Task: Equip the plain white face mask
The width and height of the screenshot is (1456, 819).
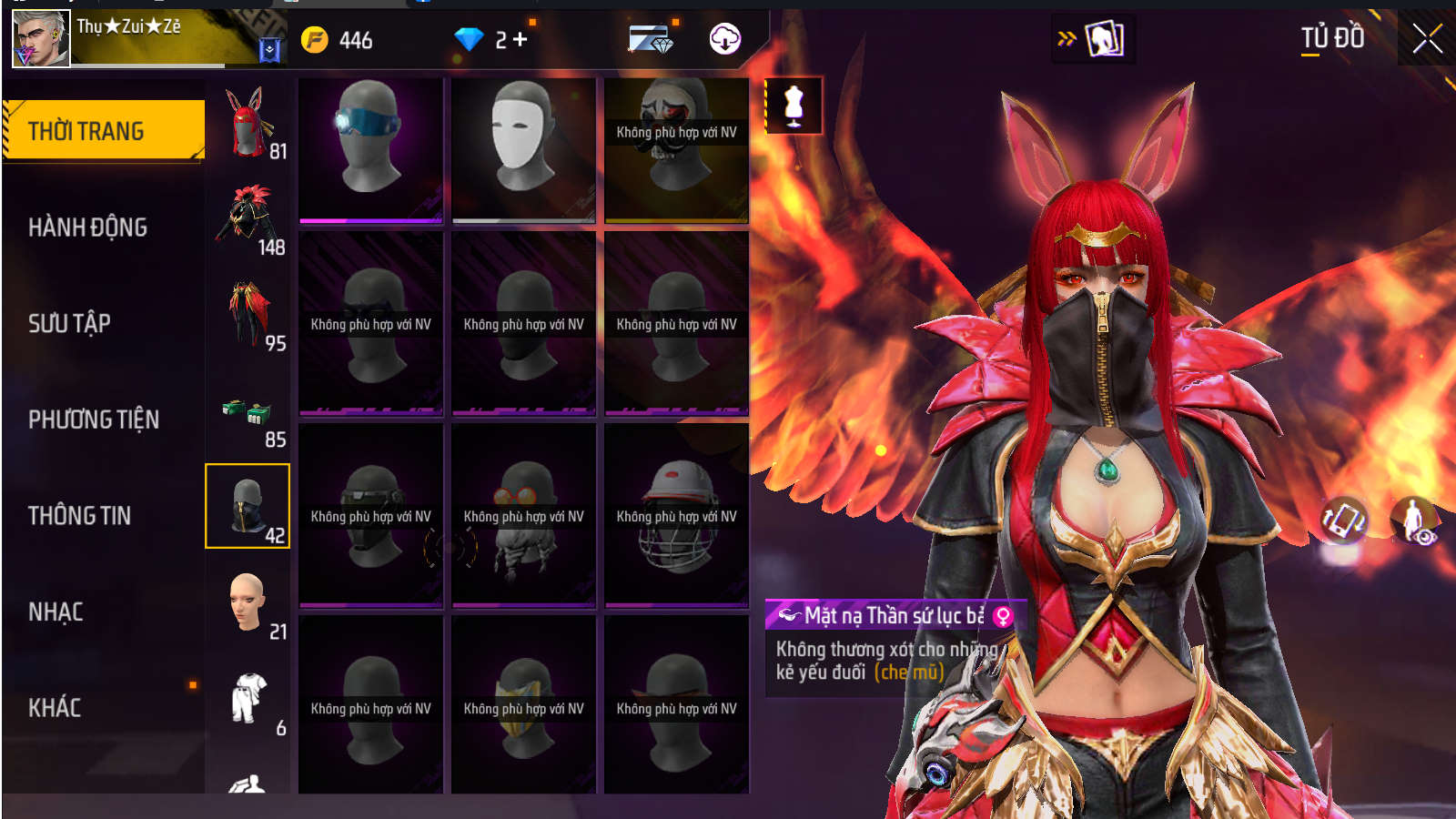Action: (523, 149)
